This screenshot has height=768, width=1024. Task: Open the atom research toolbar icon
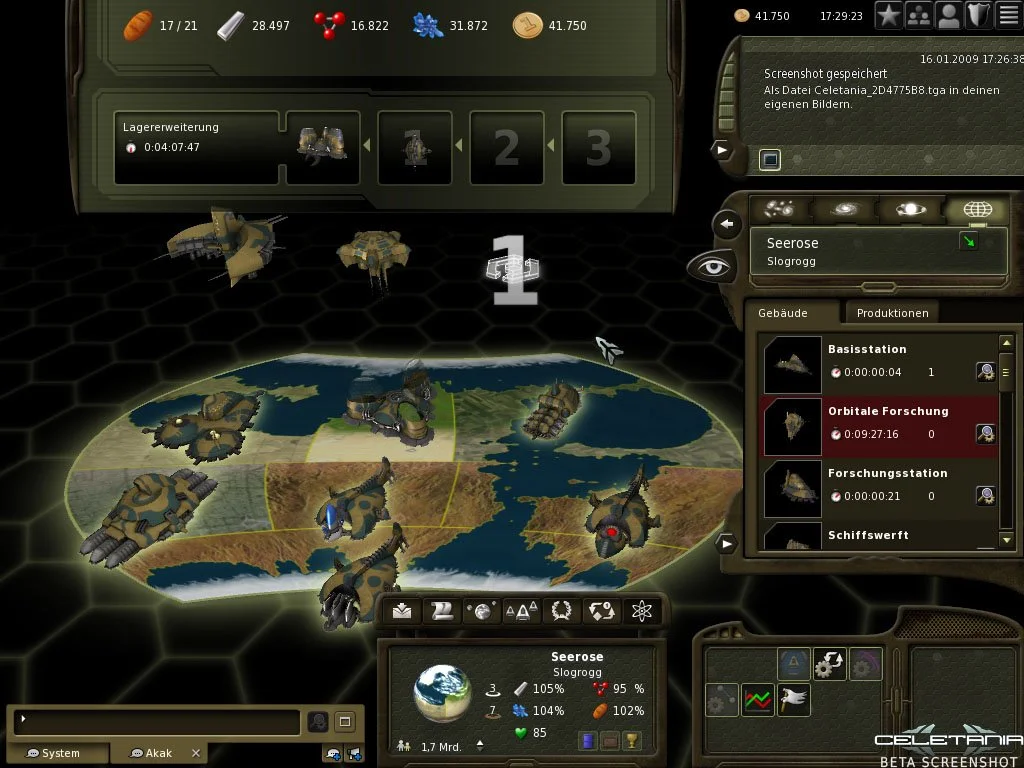pyautogui.click(x=642, y=611)
